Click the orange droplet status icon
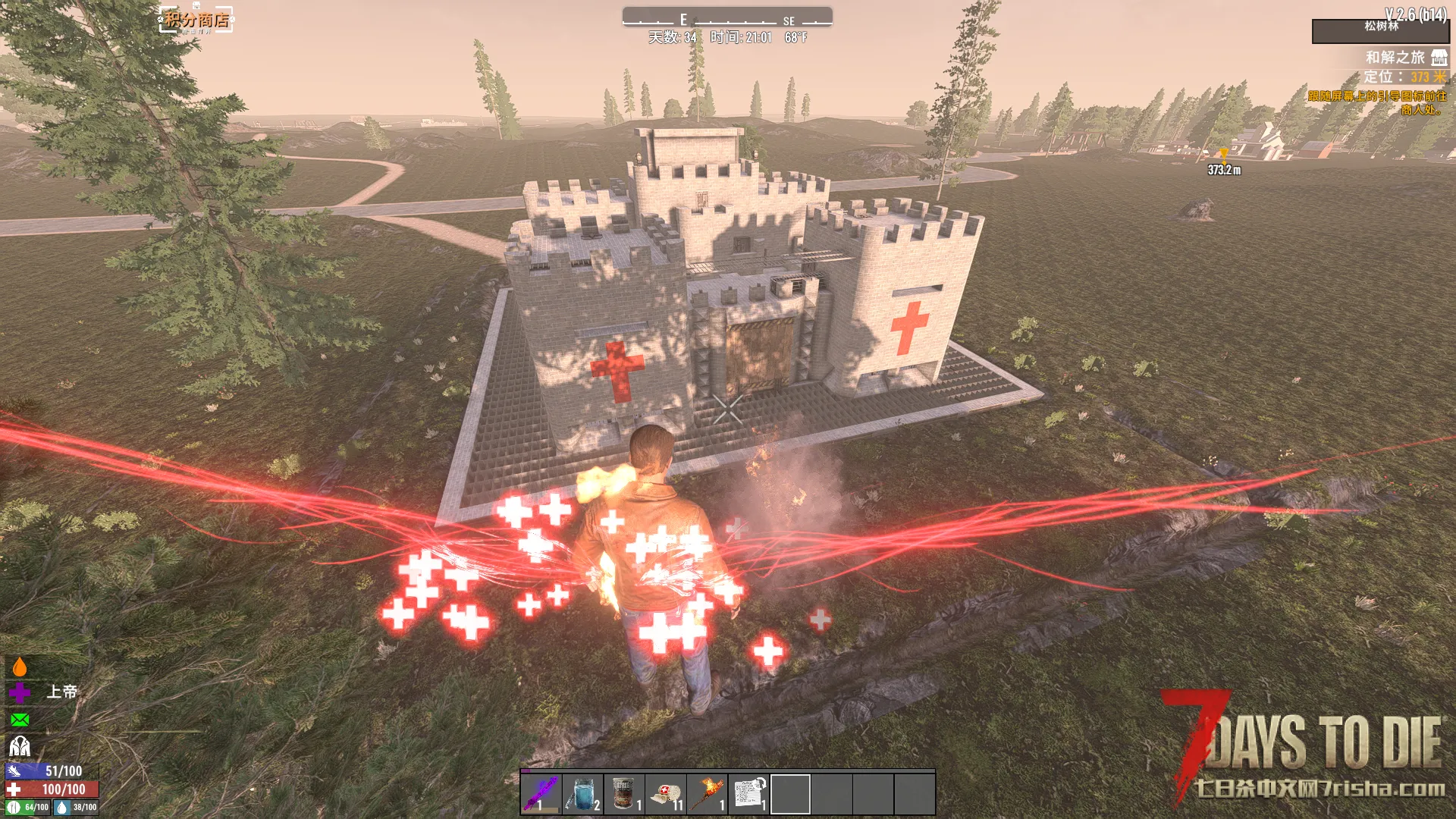 coord(20,667)
